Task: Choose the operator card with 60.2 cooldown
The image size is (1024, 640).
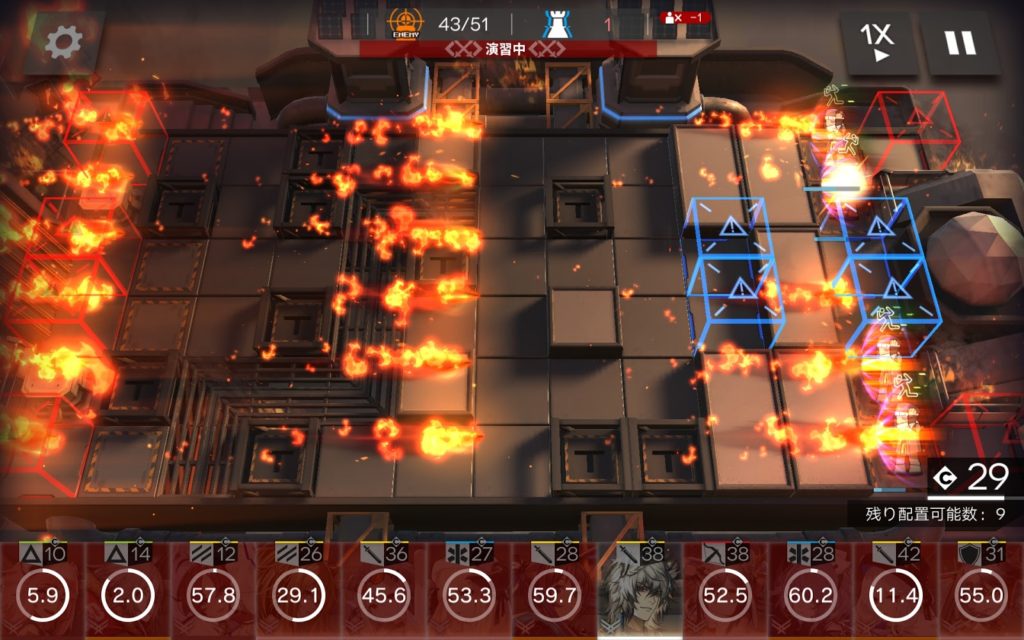Action: click(x=811, y=592)
